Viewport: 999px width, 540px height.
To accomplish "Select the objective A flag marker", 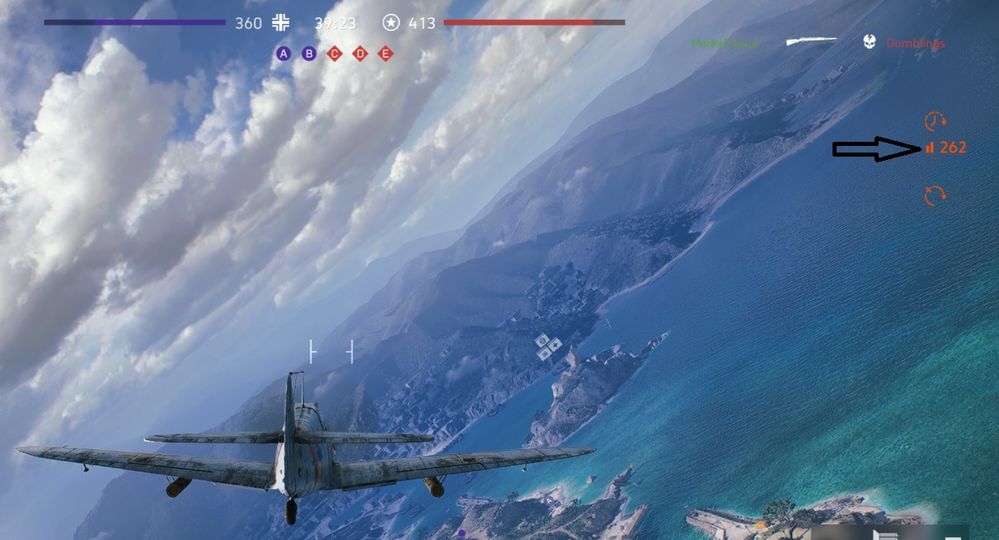I will coord(284,53).
